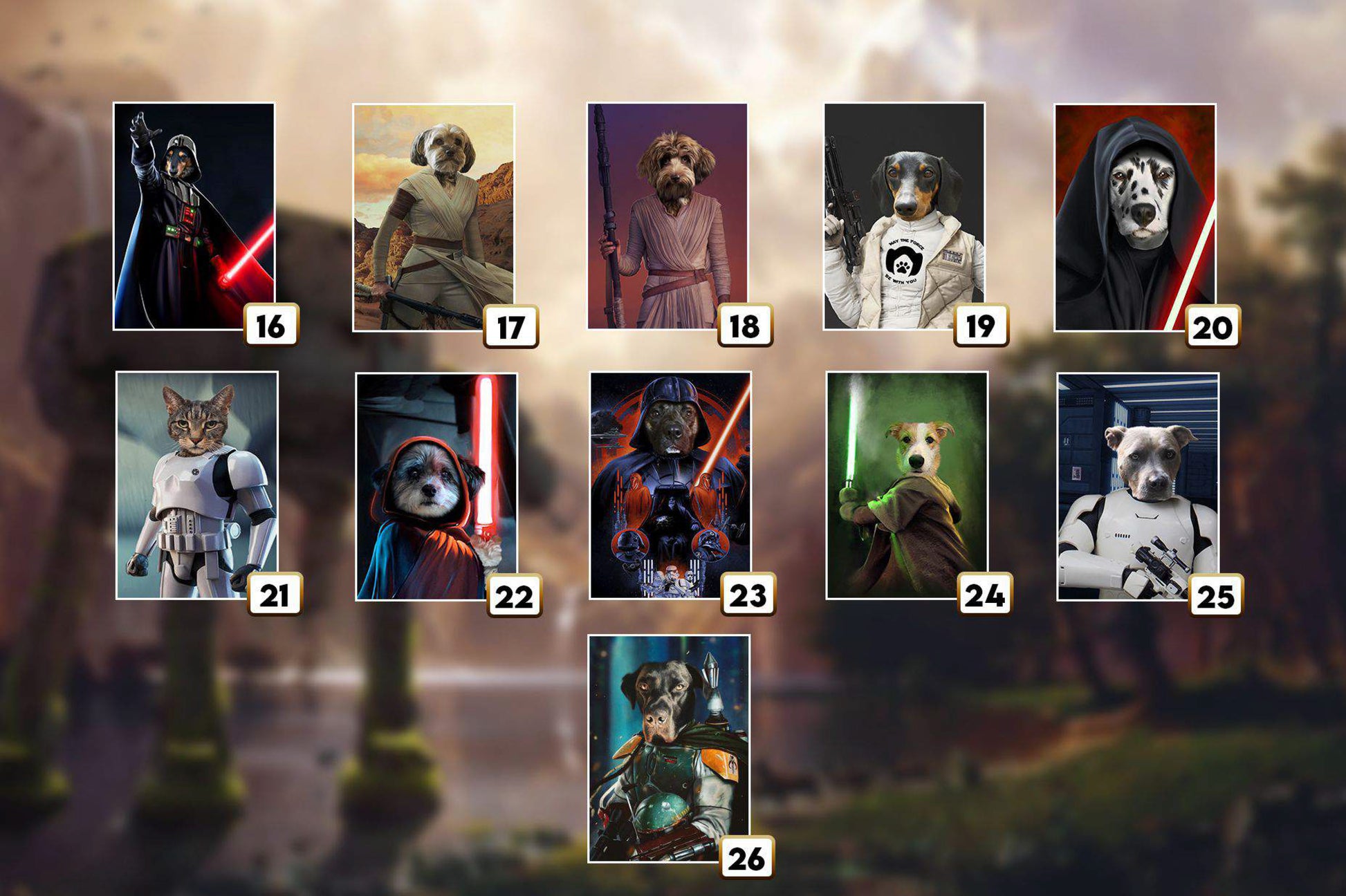Choose portrait 20, the hooded Dalmatian
Image resolution: width=1346 pixels, height=896 pixels.
(1135, 217)
